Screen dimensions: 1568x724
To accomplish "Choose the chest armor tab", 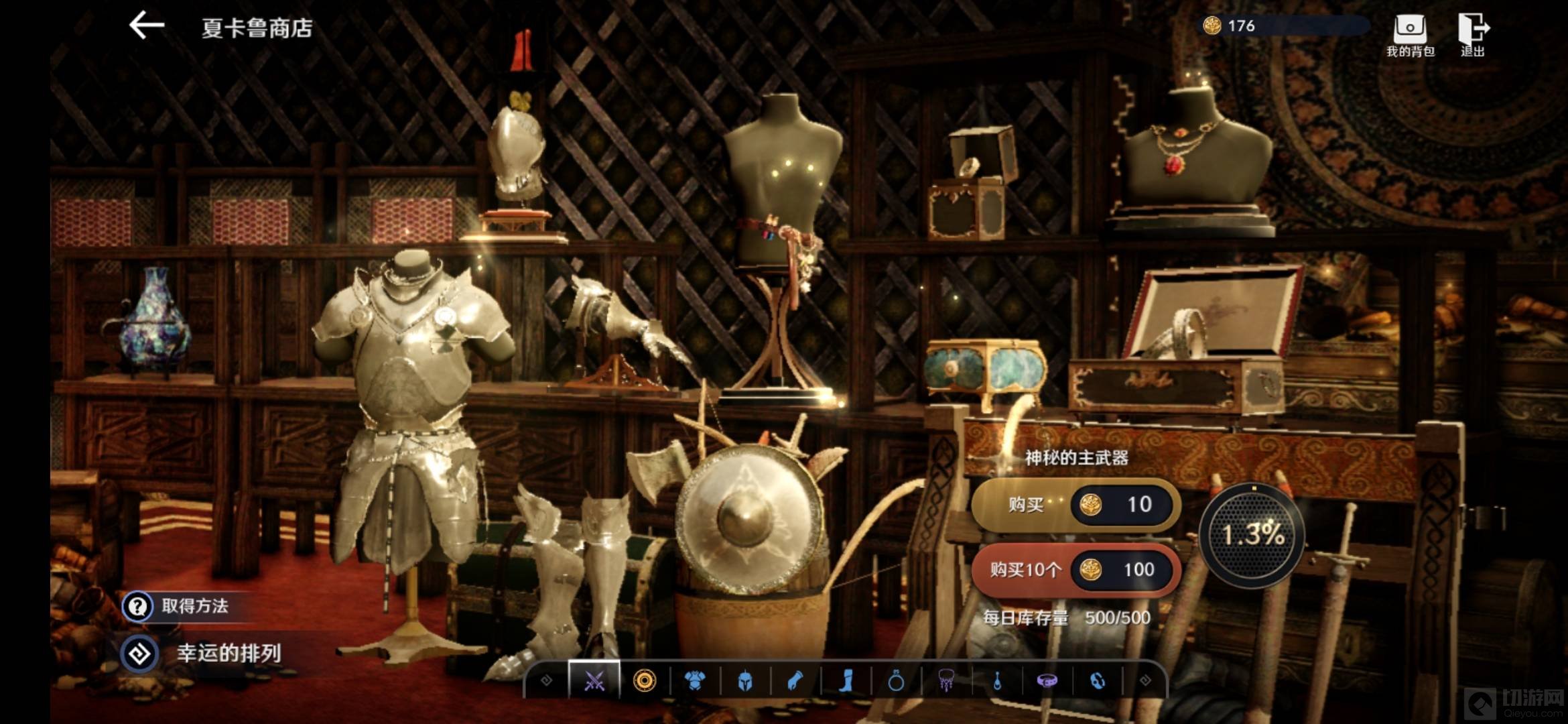I will click(x=695, y=681).
